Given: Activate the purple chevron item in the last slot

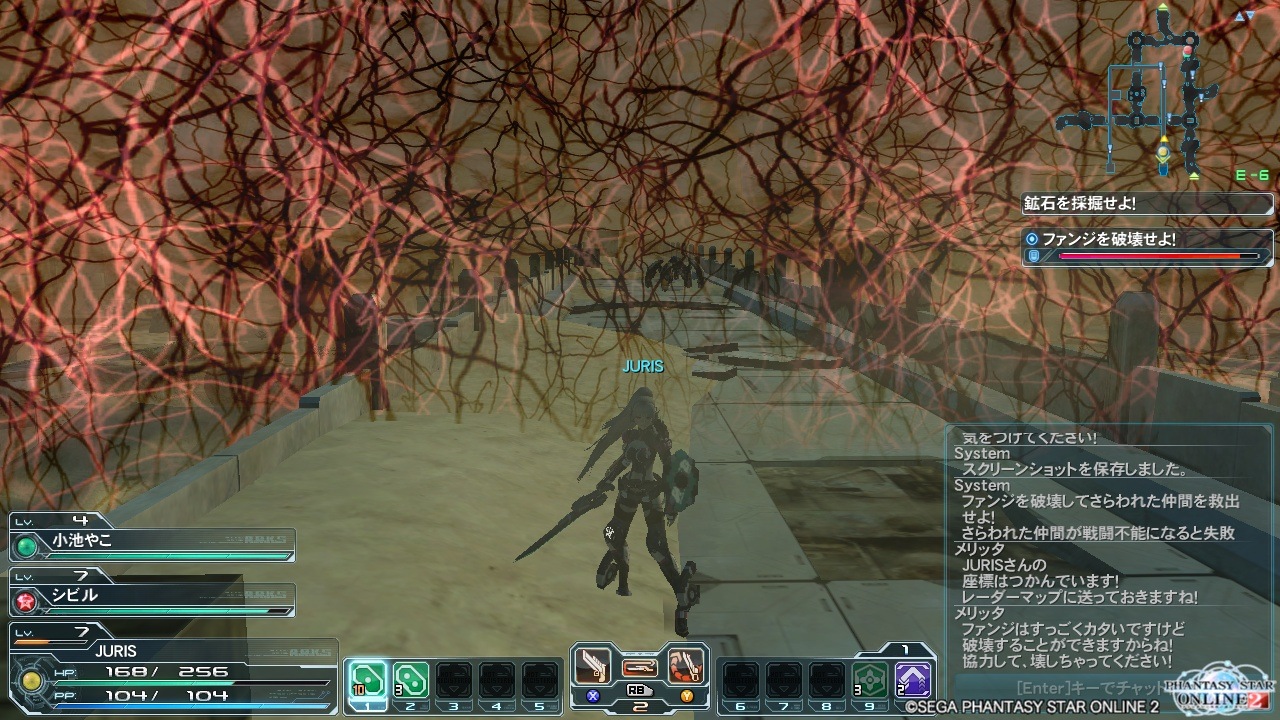Looking at the screenshot, I should point(912,680).
